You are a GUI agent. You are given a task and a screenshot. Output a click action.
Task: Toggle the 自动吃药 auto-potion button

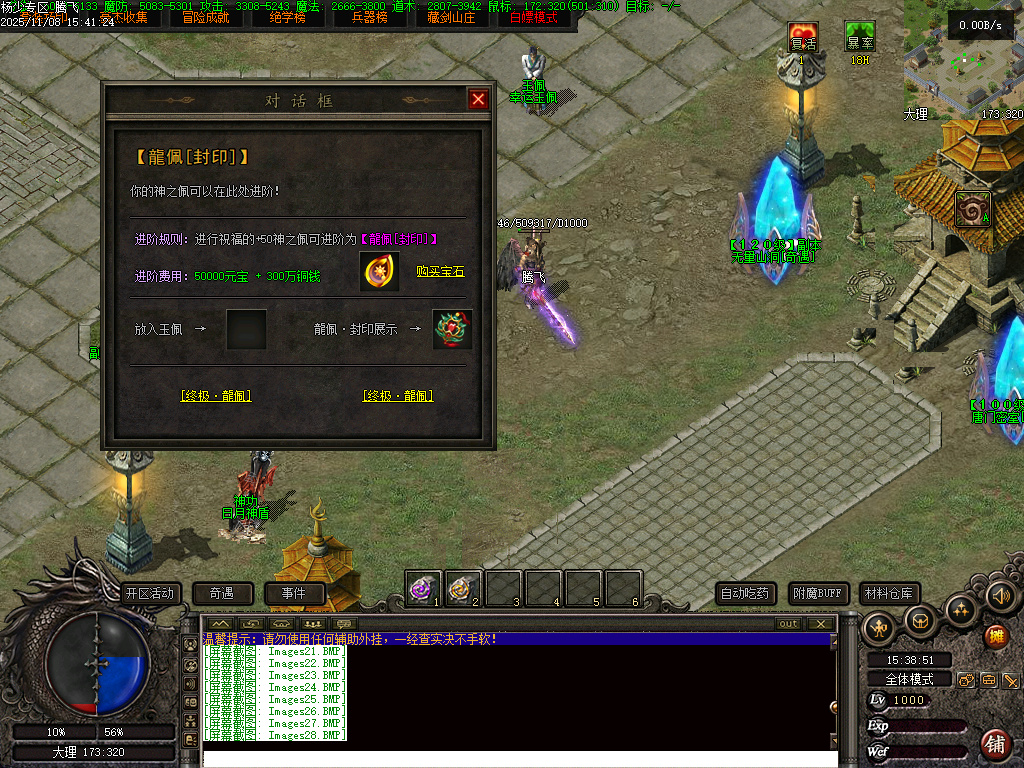point(746,593)
